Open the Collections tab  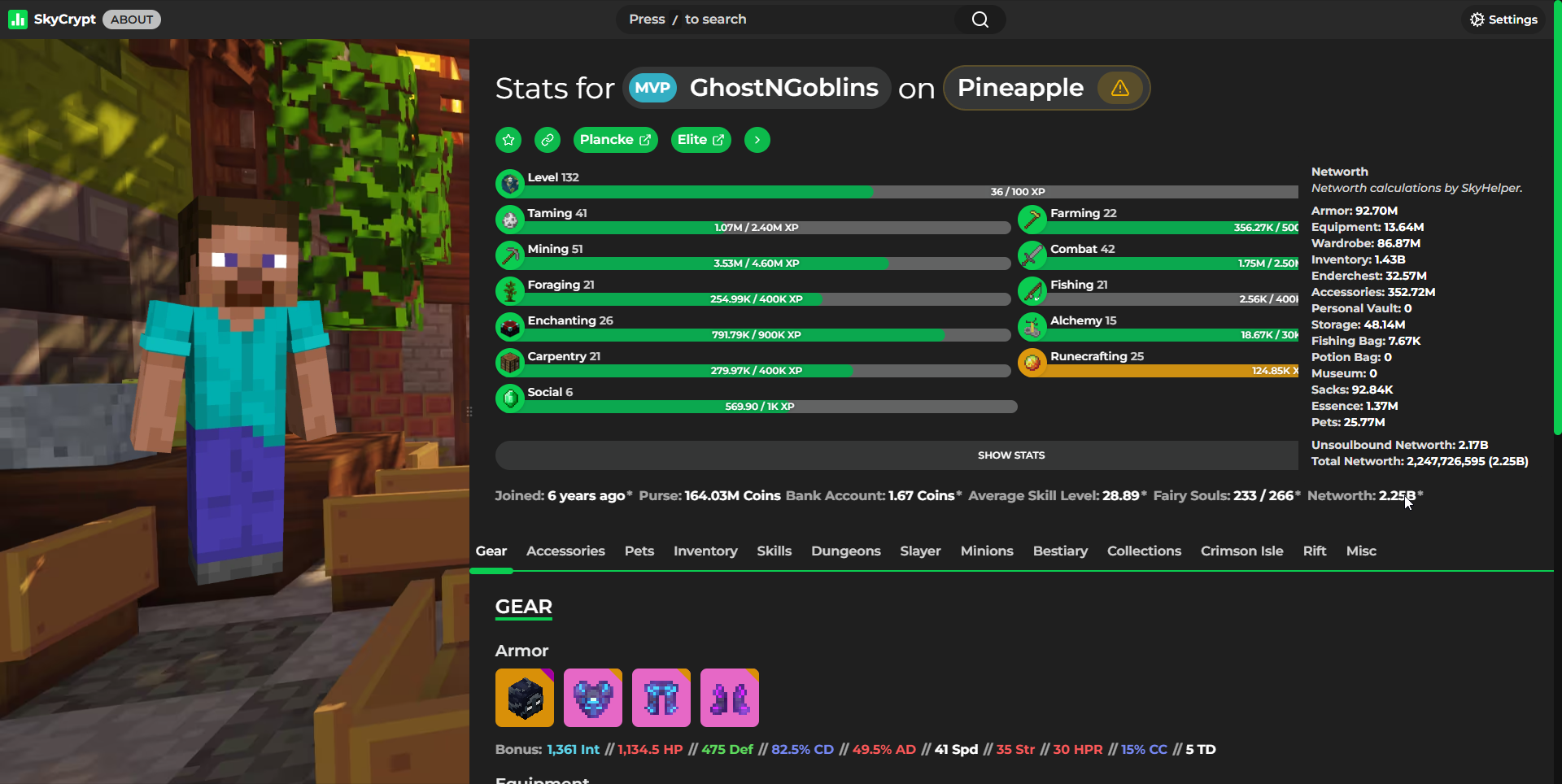pyautogui.click(x=1144, y=551)
